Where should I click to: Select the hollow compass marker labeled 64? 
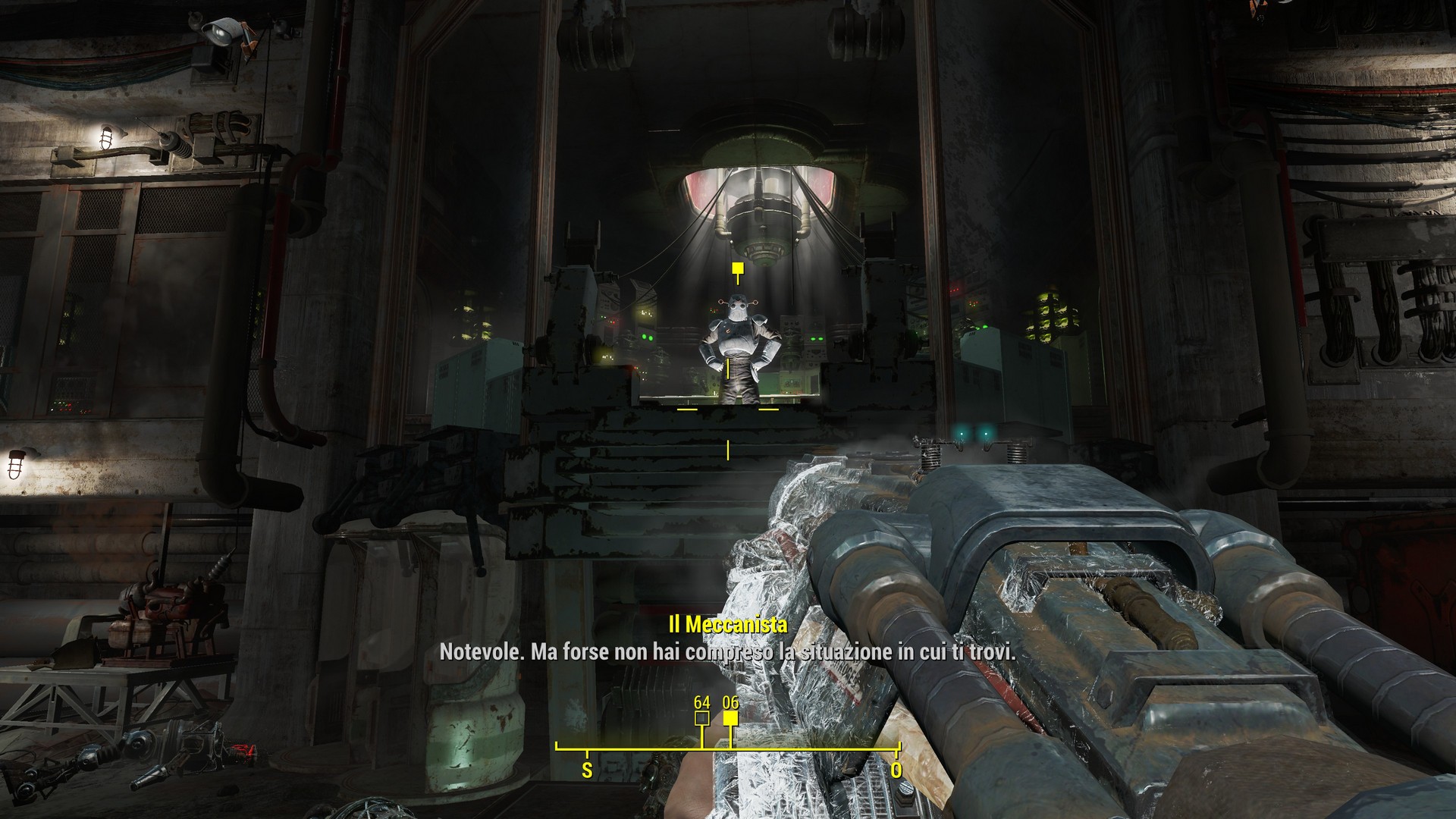701,719
